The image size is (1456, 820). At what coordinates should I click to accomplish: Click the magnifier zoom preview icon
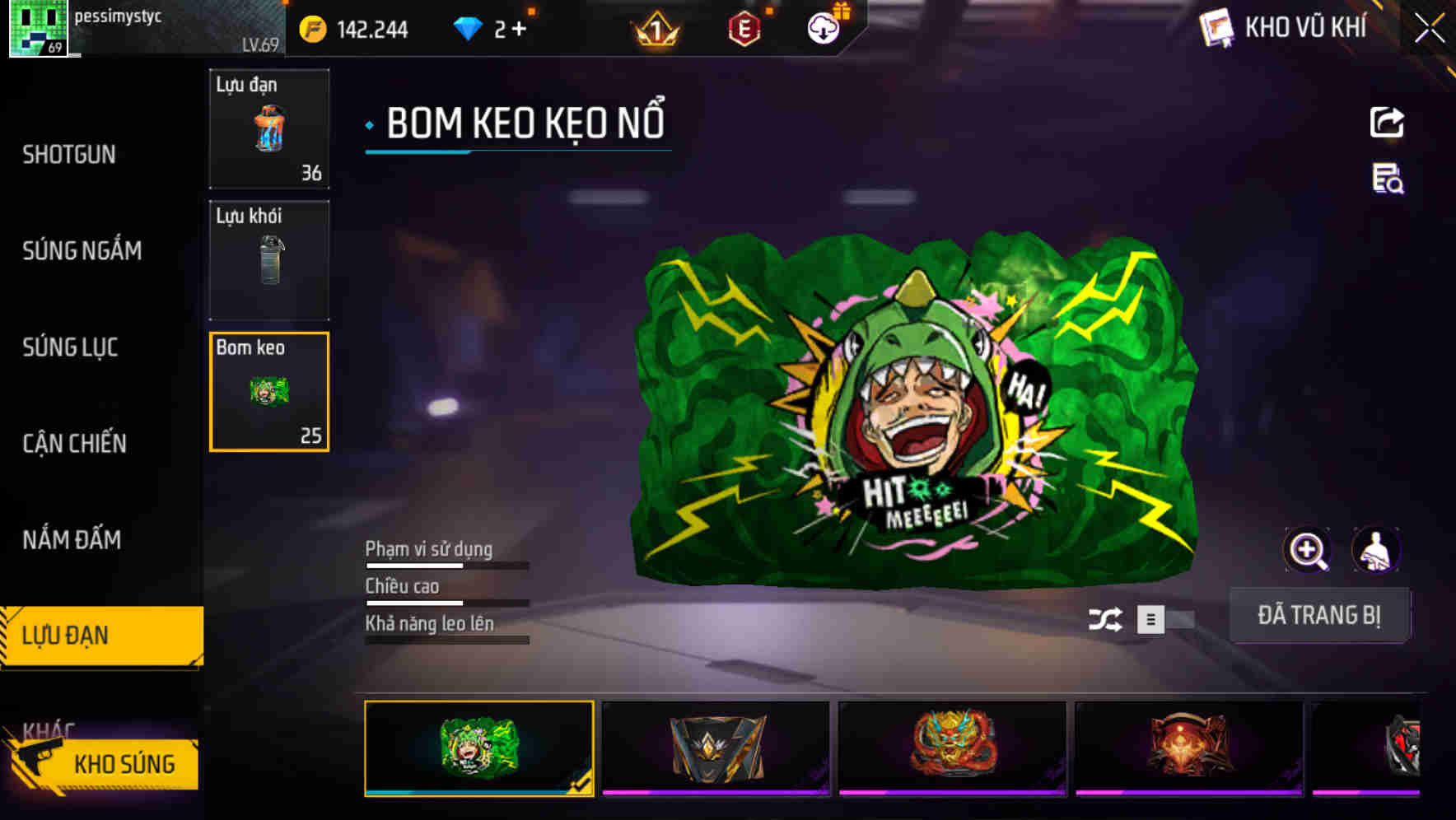tap(1307, 549)
